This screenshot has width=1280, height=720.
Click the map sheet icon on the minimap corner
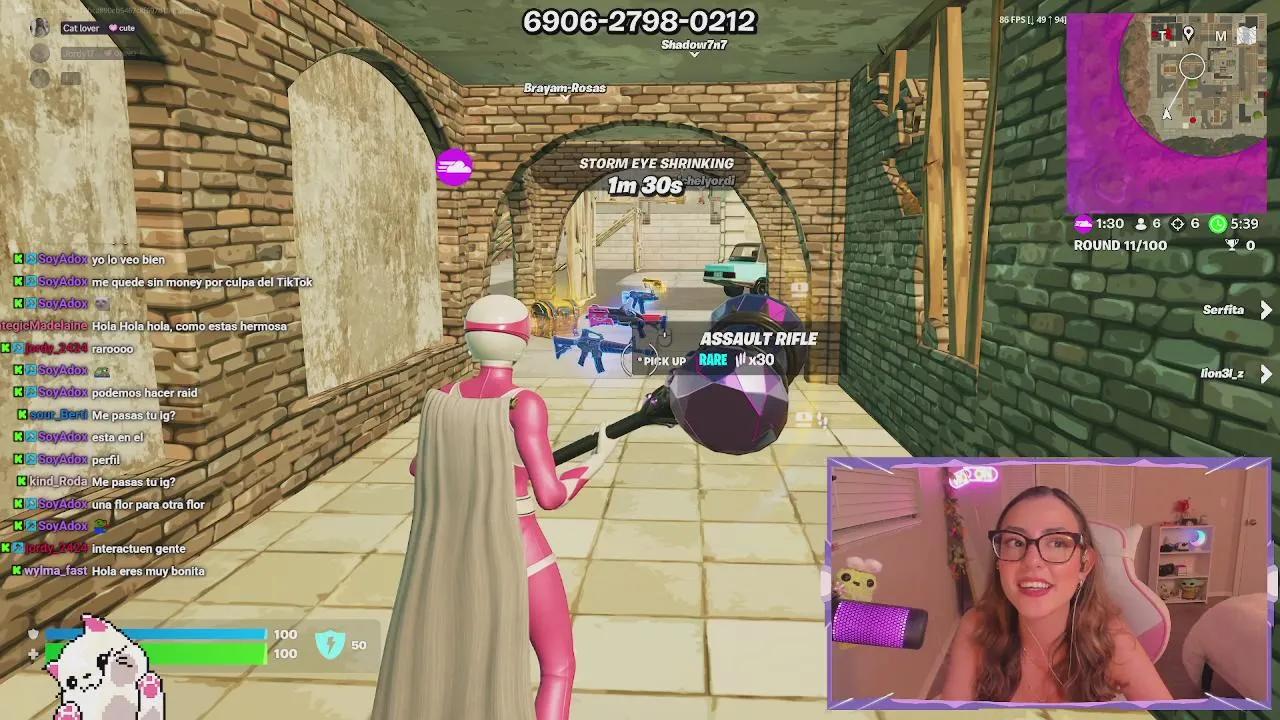pyautogui.click(x=1248, y=33)
